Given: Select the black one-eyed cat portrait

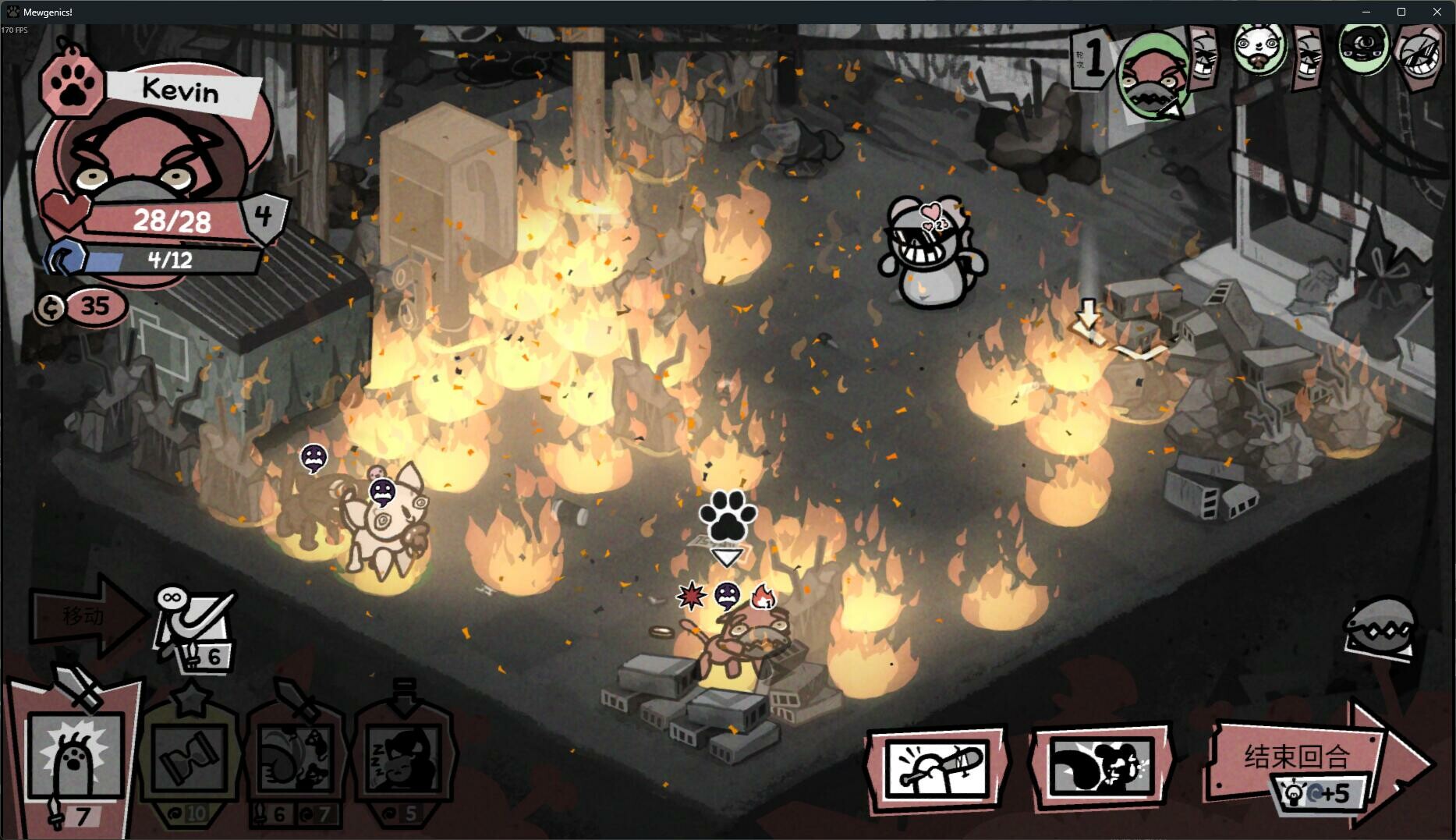Looking at the screenshot, I should [1364, 45].
